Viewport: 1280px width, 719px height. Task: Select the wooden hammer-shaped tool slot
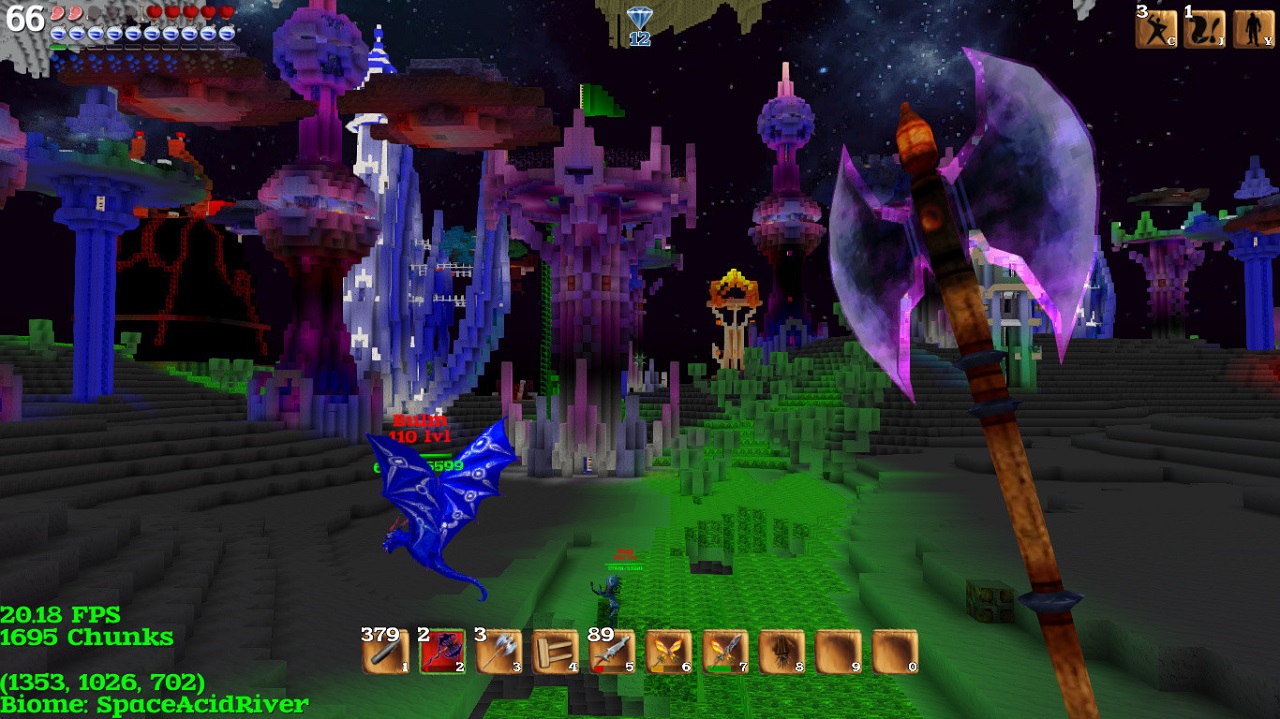555,652
